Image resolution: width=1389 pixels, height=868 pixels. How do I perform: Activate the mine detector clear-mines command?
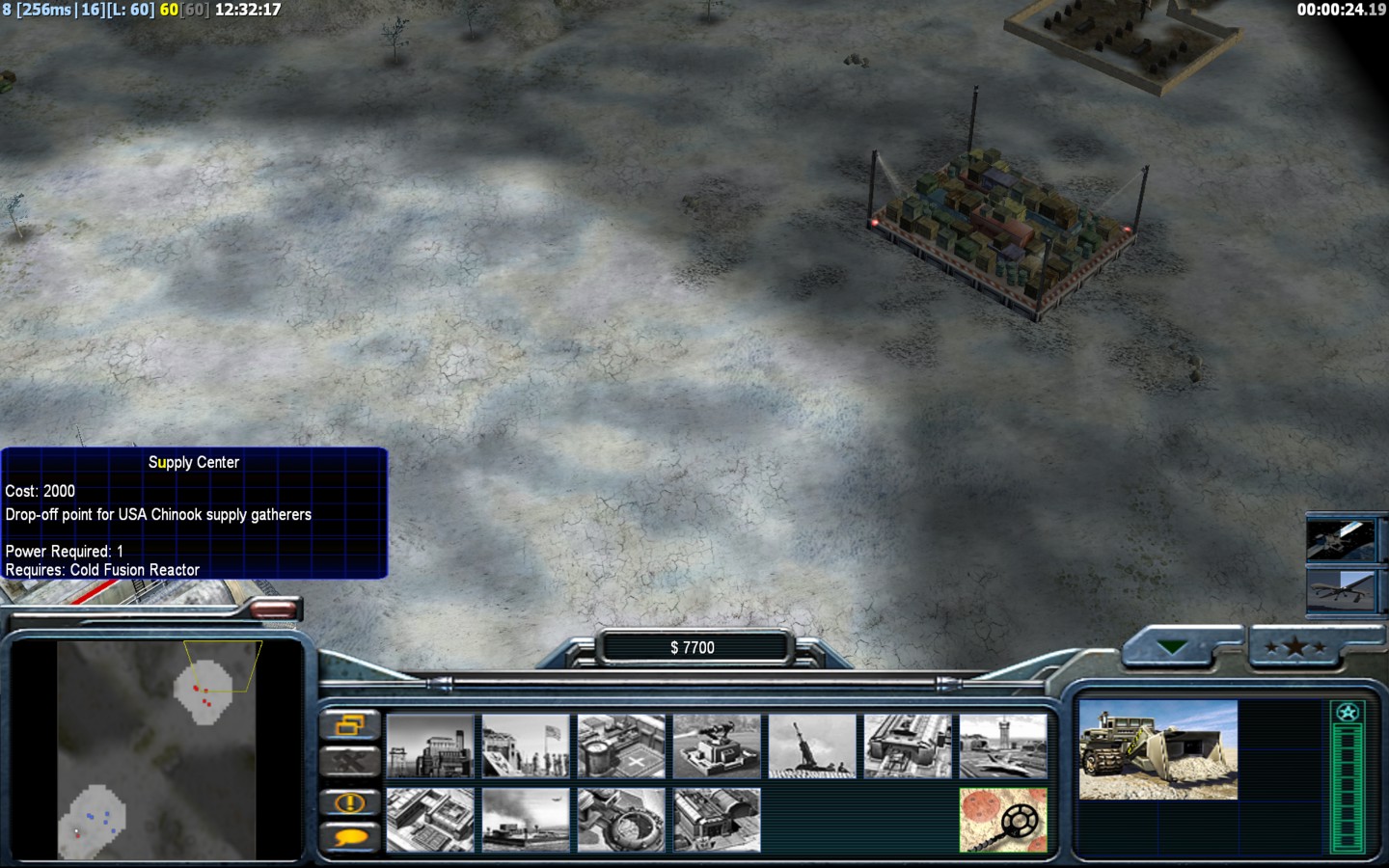[x=1003, y=820]
